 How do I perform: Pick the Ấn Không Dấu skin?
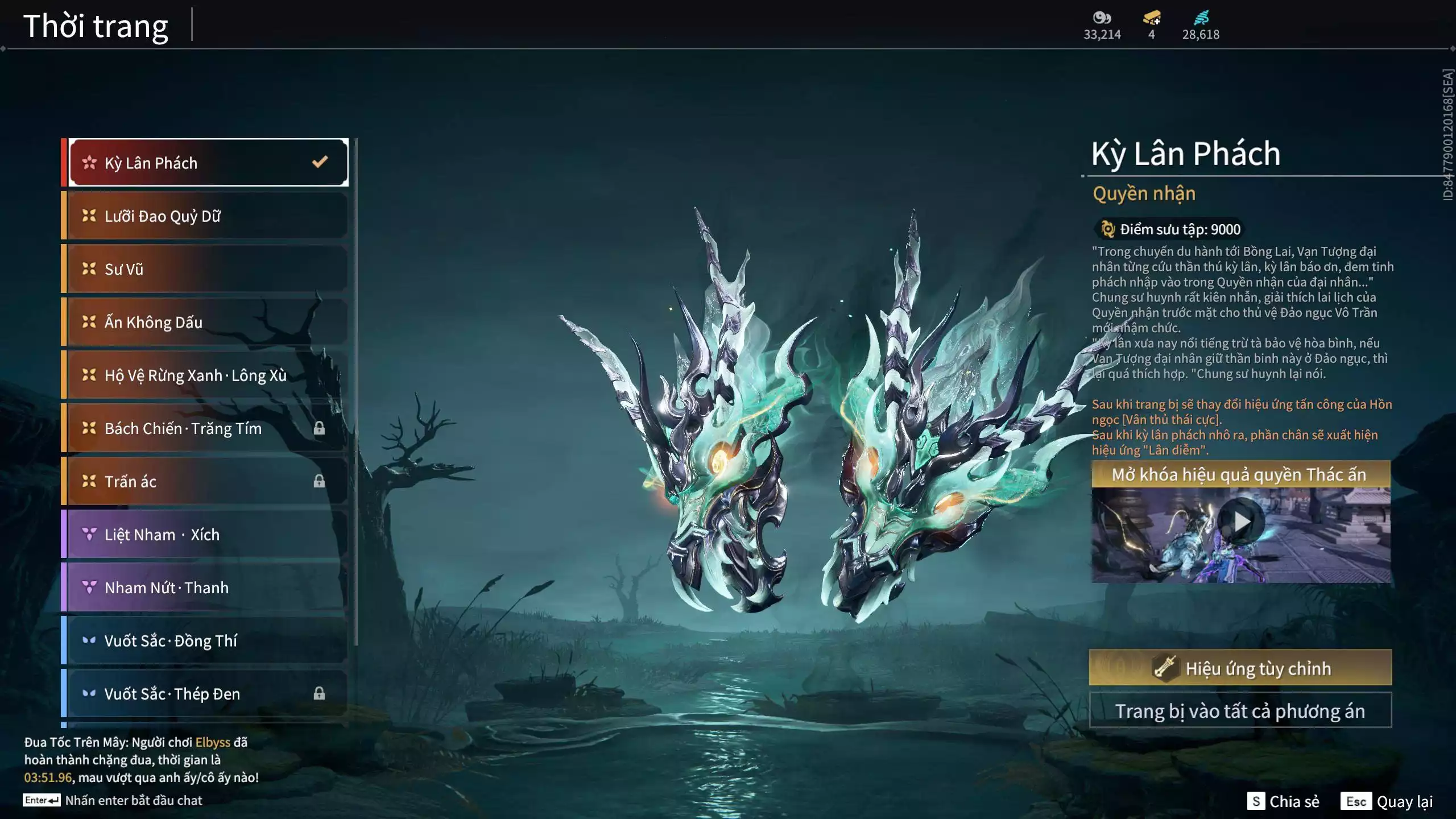click(x=208, y=322)
